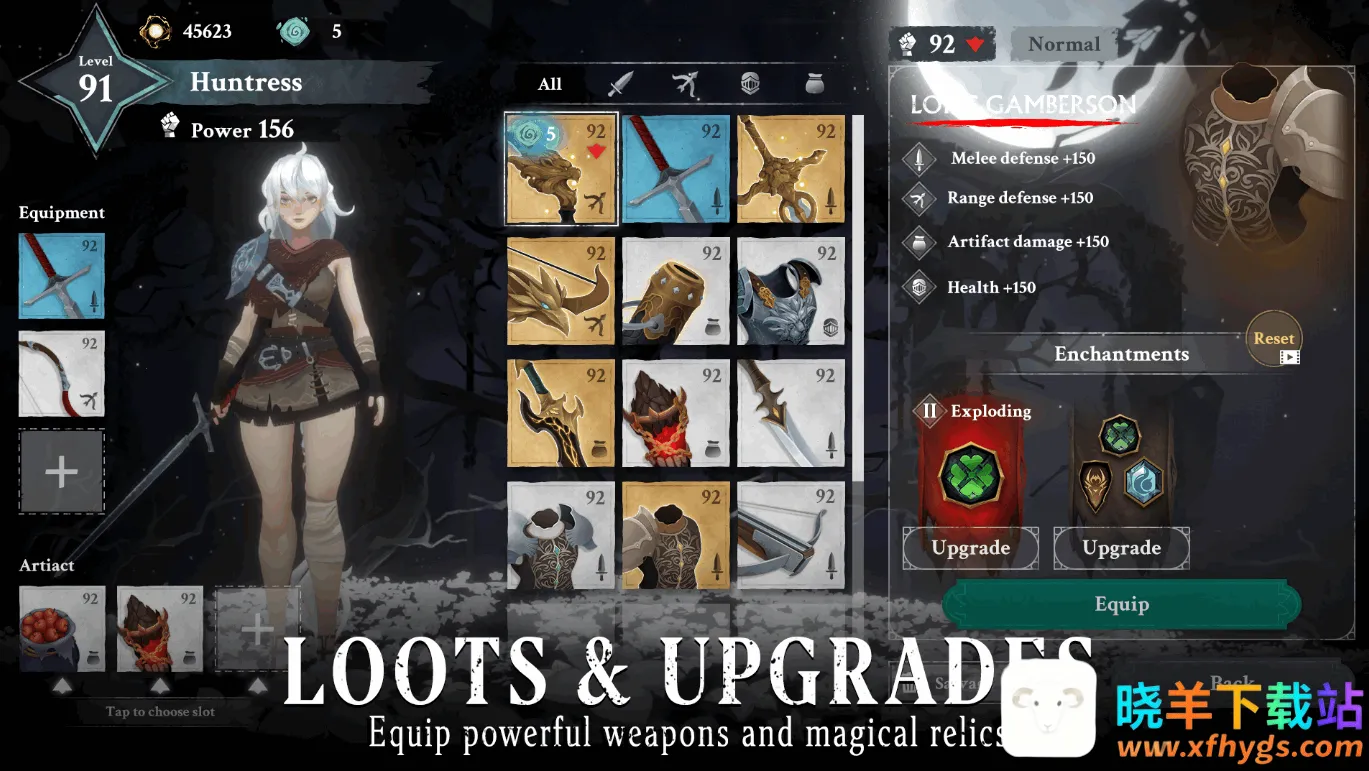
Task: Pick the golden curved dagger item
Action: click(x=561, y=413)
